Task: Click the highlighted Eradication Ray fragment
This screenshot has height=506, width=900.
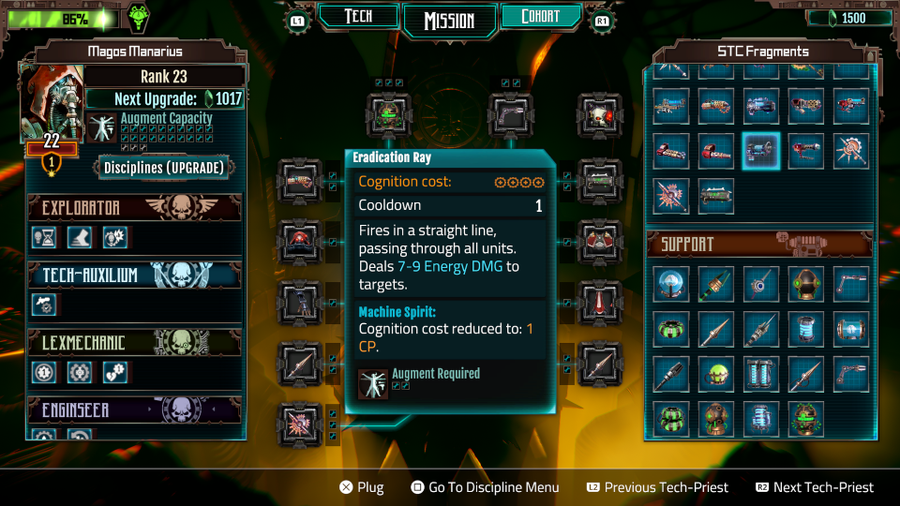Action: (761, 151)
